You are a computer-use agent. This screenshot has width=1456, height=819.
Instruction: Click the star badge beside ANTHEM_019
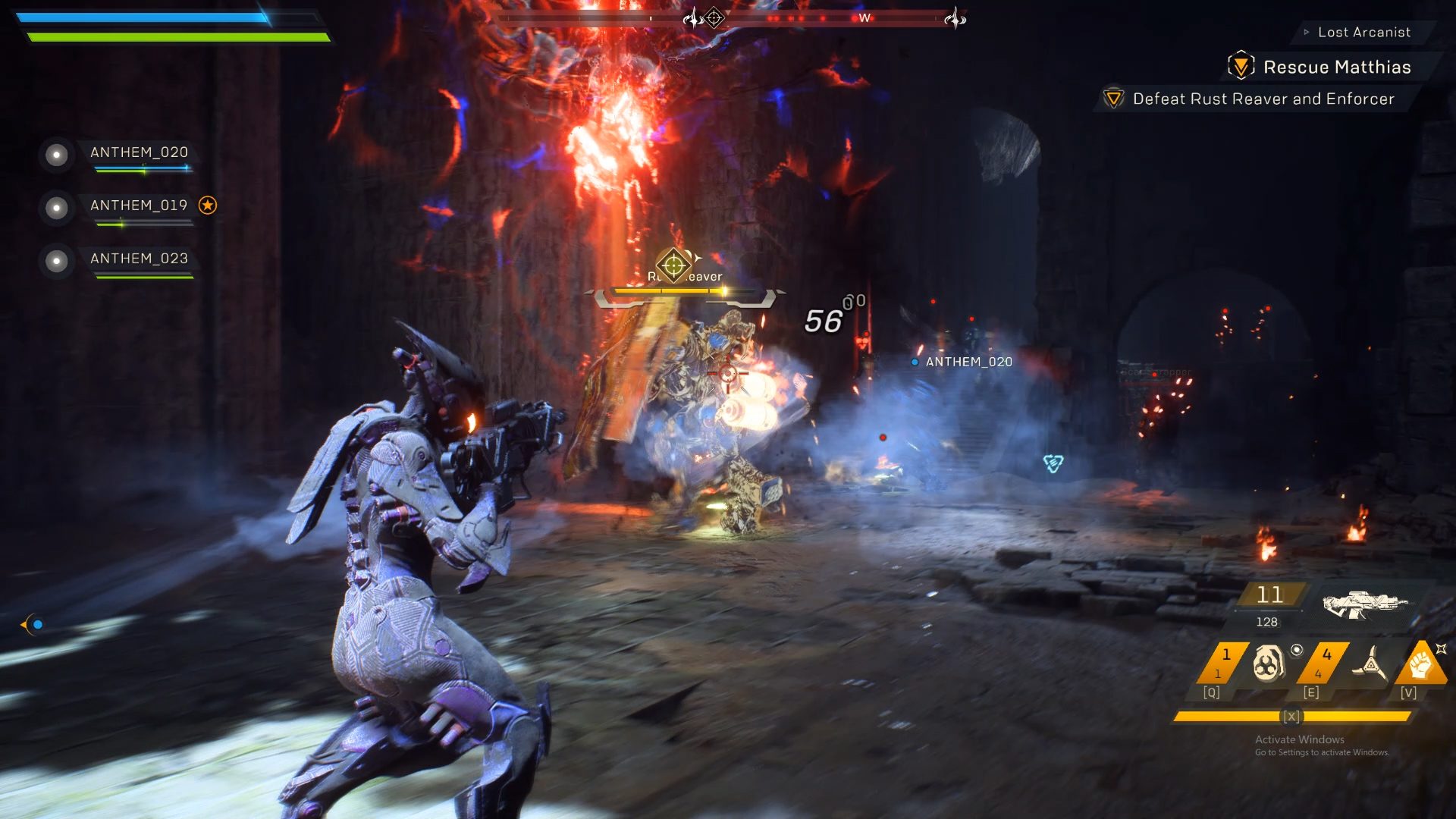(x=207, y=204)
